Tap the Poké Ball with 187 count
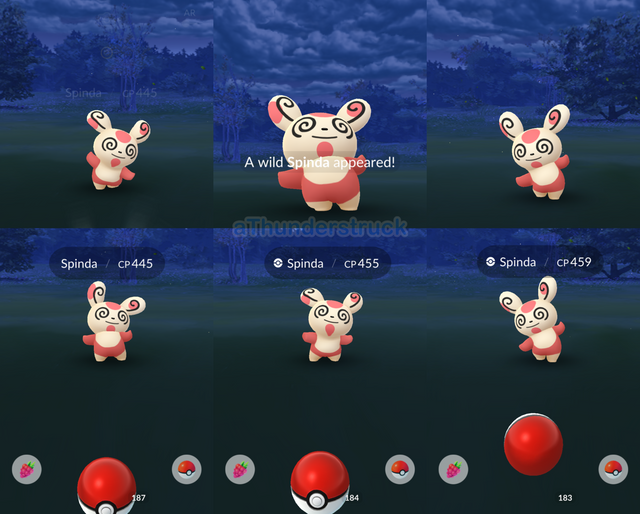Viewport: 640px width, 514px height. pyautogui.click(x=106, y=485)
